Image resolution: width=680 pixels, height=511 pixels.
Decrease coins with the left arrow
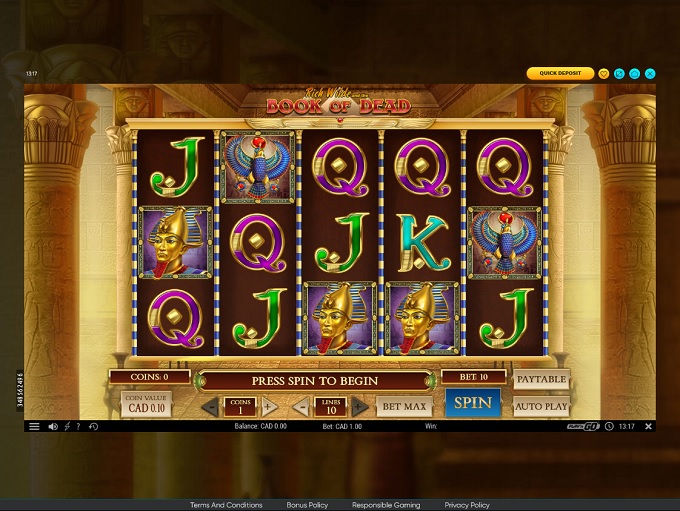pyautogui.click(x=210, y=406)
